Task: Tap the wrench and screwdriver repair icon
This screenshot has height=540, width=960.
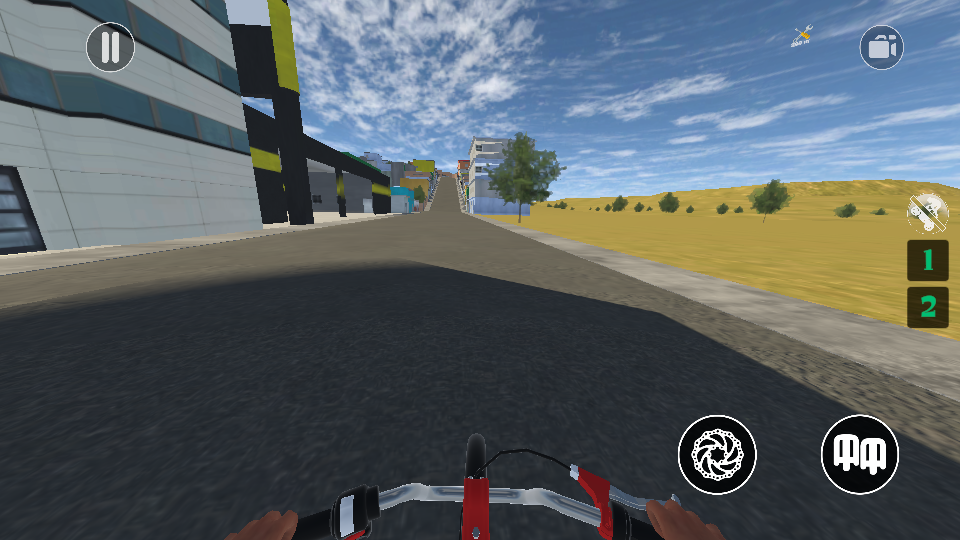Action: point(802,37)
